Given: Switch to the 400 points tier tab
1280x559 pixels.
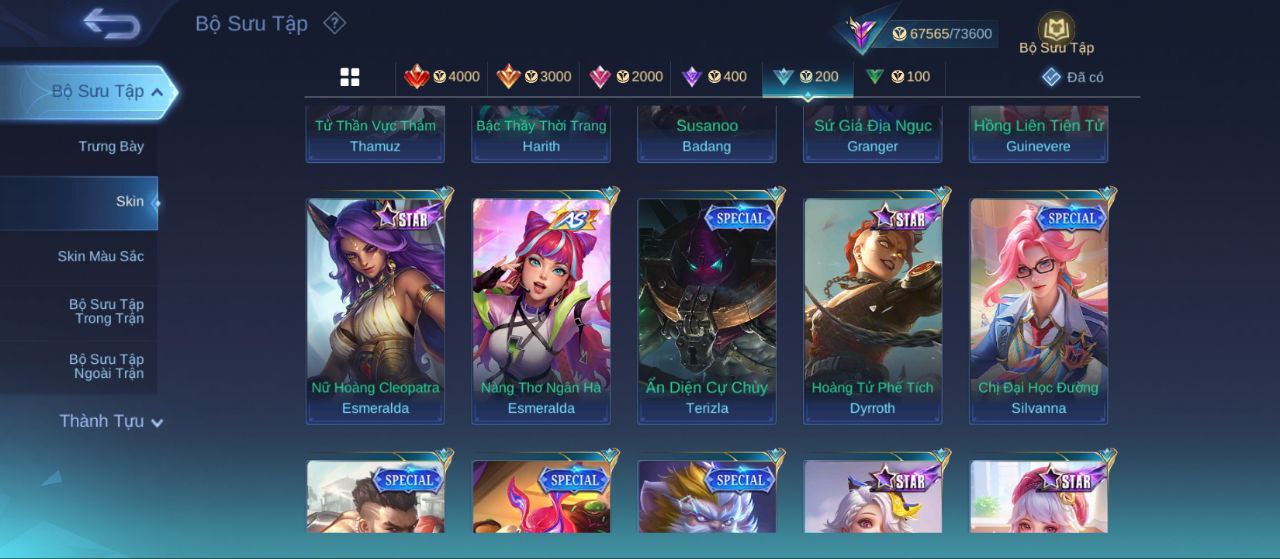Looking at the screenshot, I should [x=713, y=77].
